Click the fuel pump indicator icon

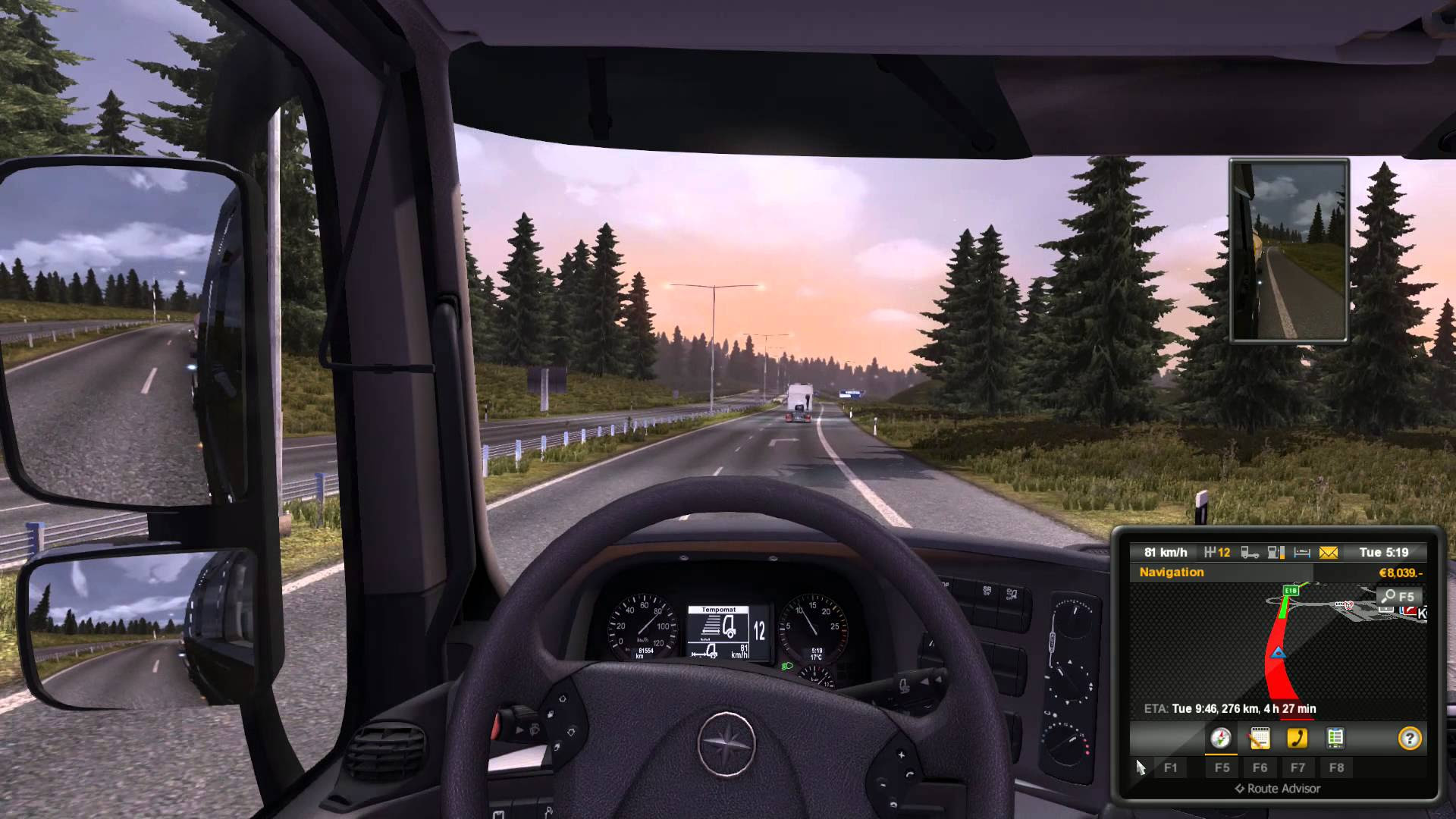pos(1276,553)
